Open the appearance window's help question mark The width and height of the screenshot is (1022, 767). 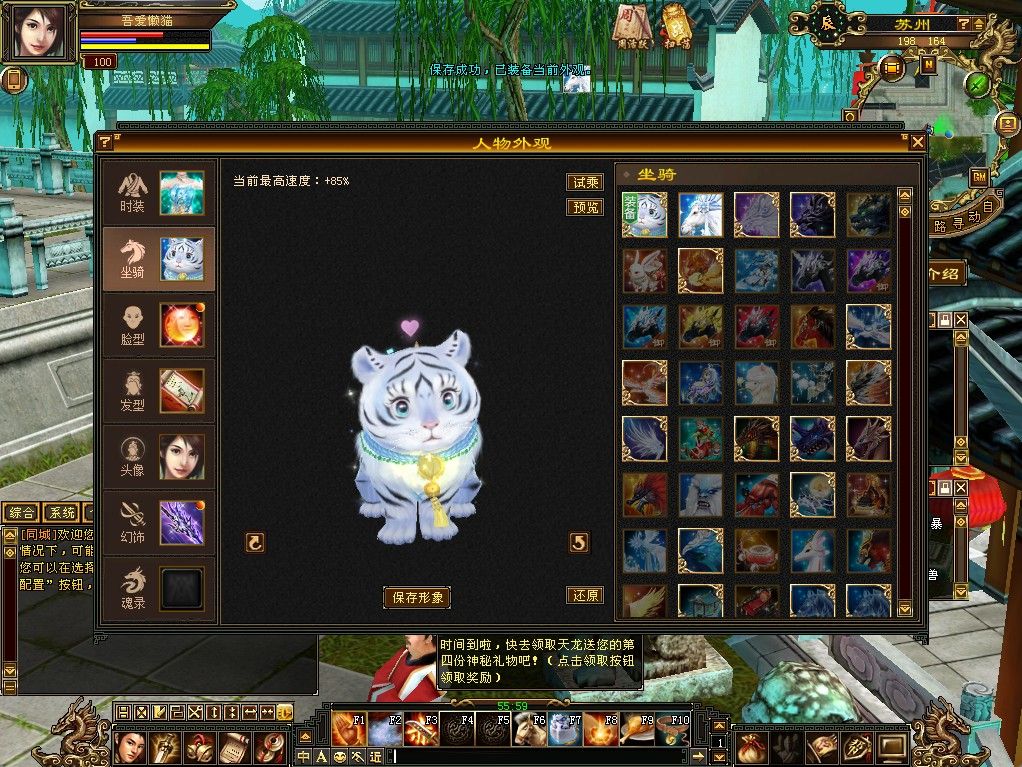click(x=104, y=143)
